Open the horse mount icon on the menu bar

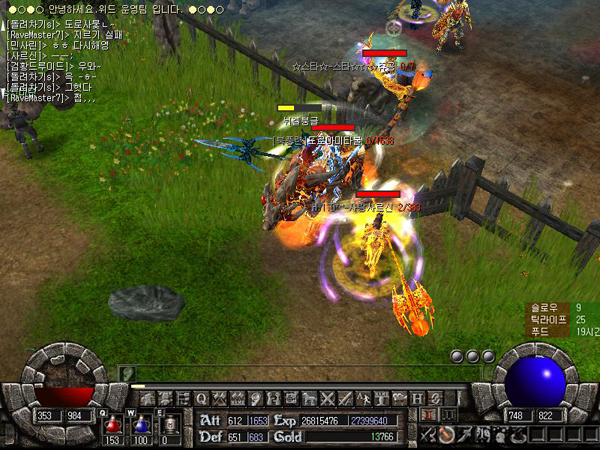pos(308,398)
